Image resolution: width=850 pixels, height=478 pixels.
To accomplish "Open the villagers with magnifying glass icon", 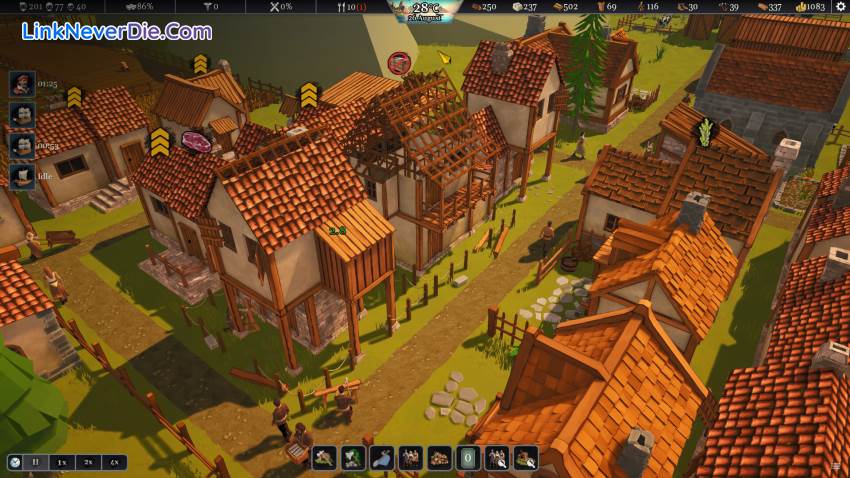I will (497, 459).
